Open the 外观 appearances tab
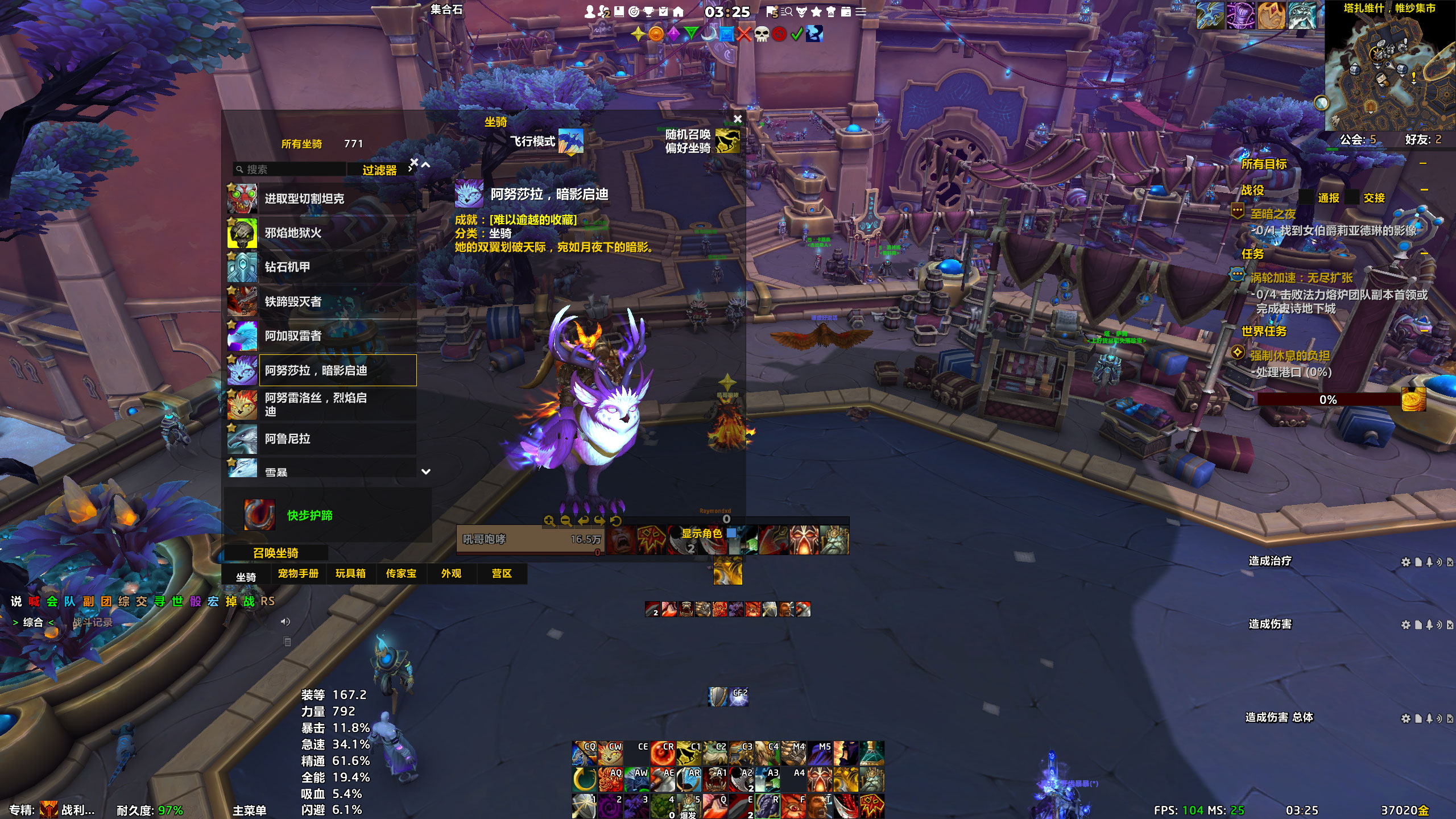Screen dimensions: 1456x819 click(x=452, y=574)
